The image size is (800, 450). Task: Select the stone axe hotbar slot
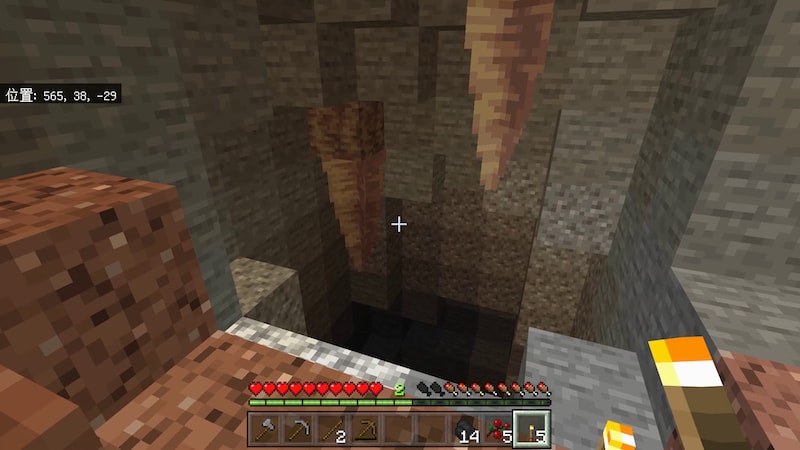coord(265,429)
